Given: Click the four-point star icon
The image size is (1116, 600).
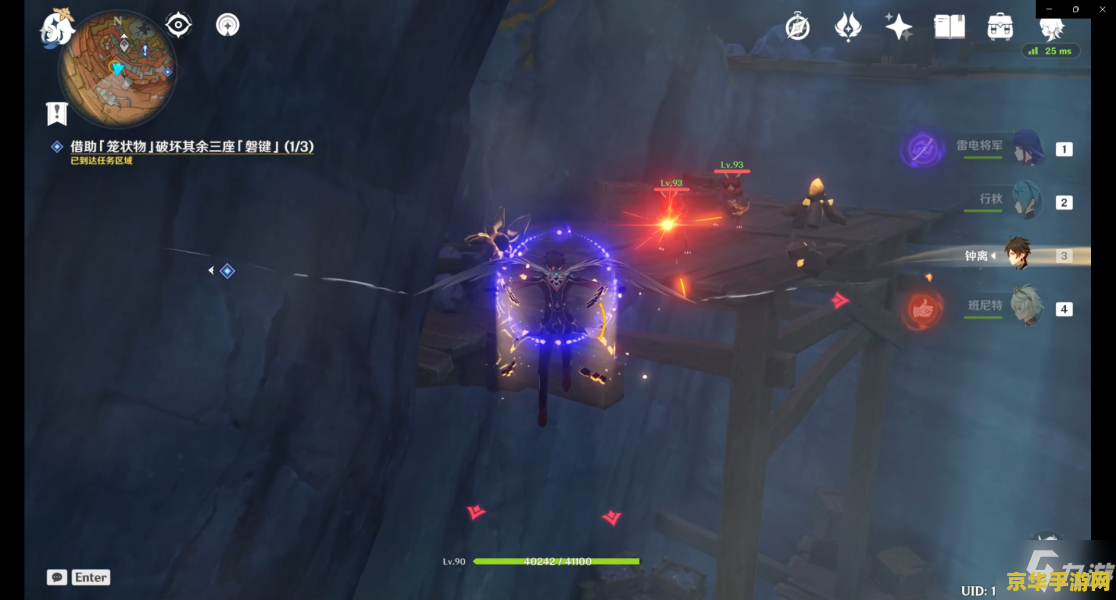Looking at the screenshot, I should [x=898, y=27].
